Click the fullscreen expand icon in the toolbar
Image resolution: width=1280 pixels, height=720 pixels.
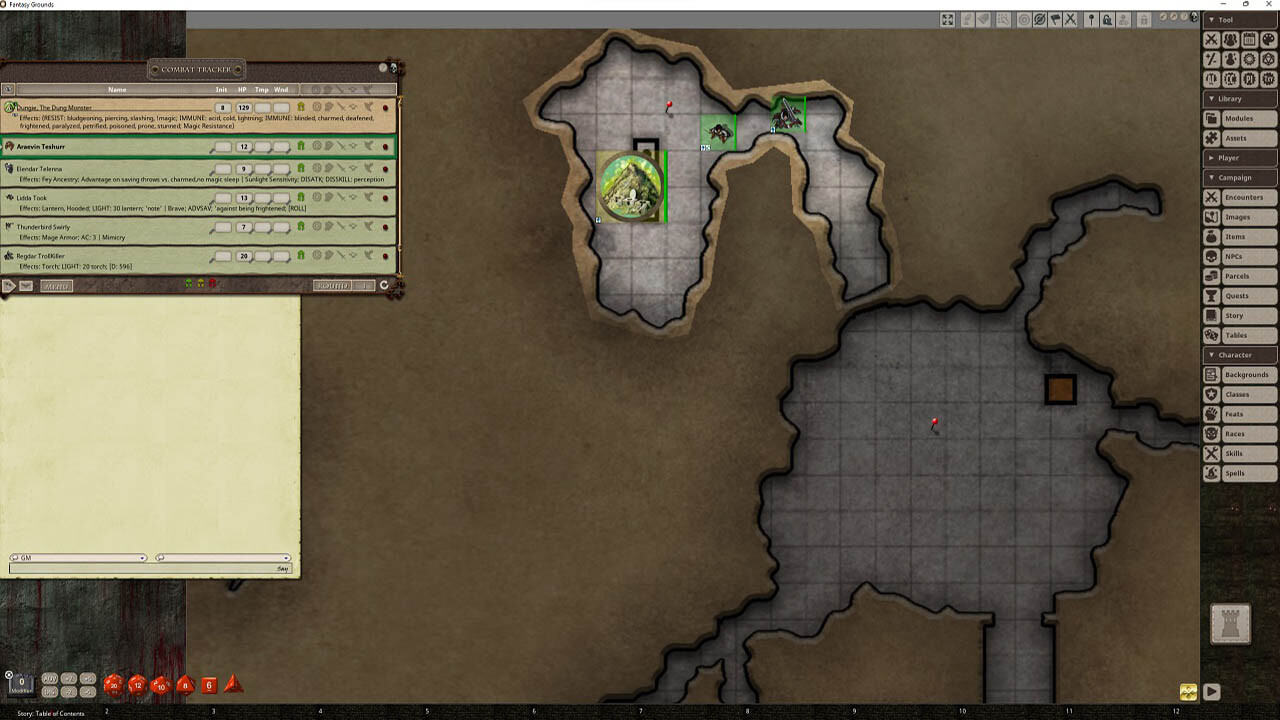pyautogui.click(x=948, y=18)
